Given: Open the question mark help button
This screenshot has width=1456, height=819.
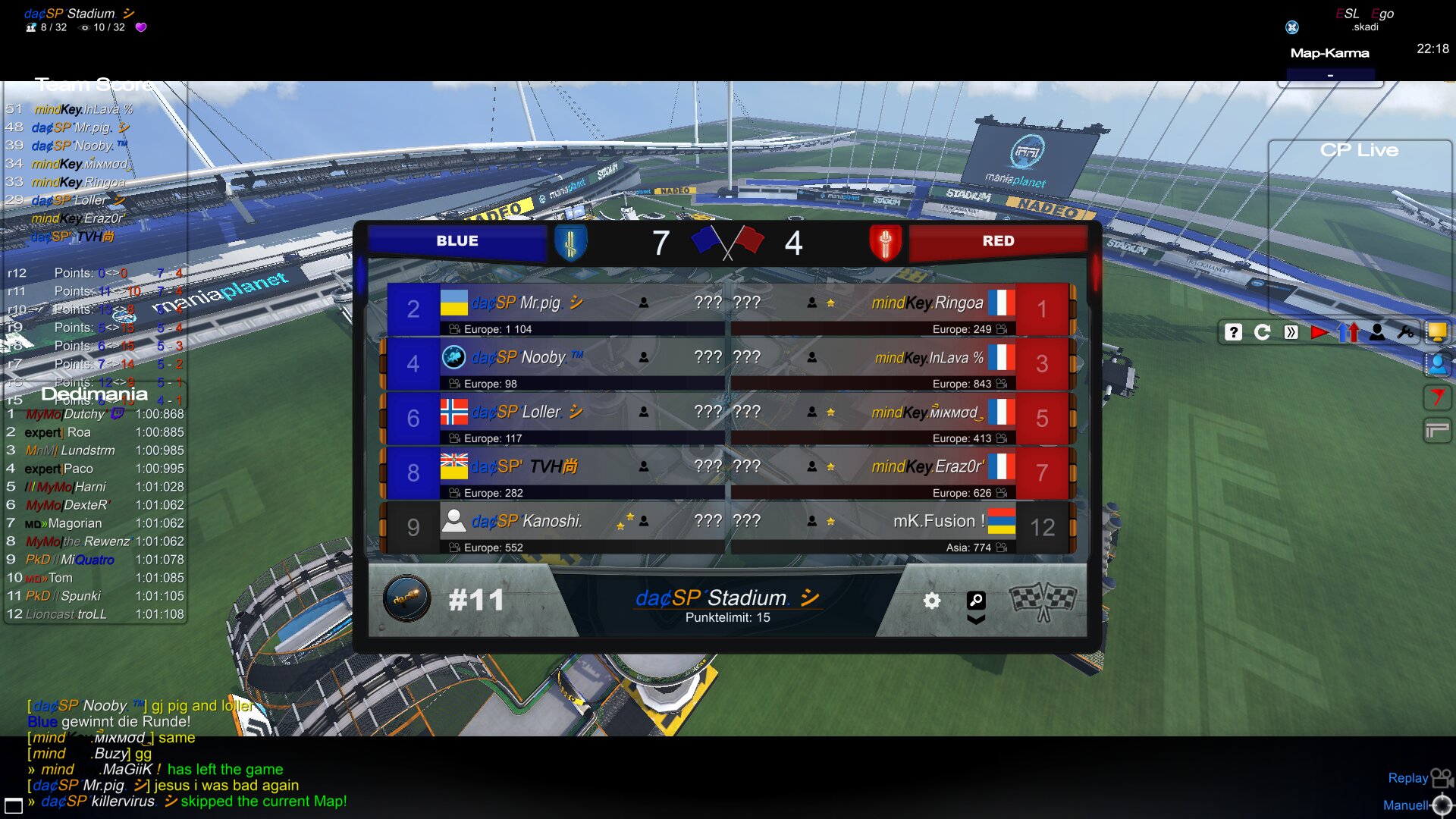Looking at the screenshot, I should tap(1233, 332).
